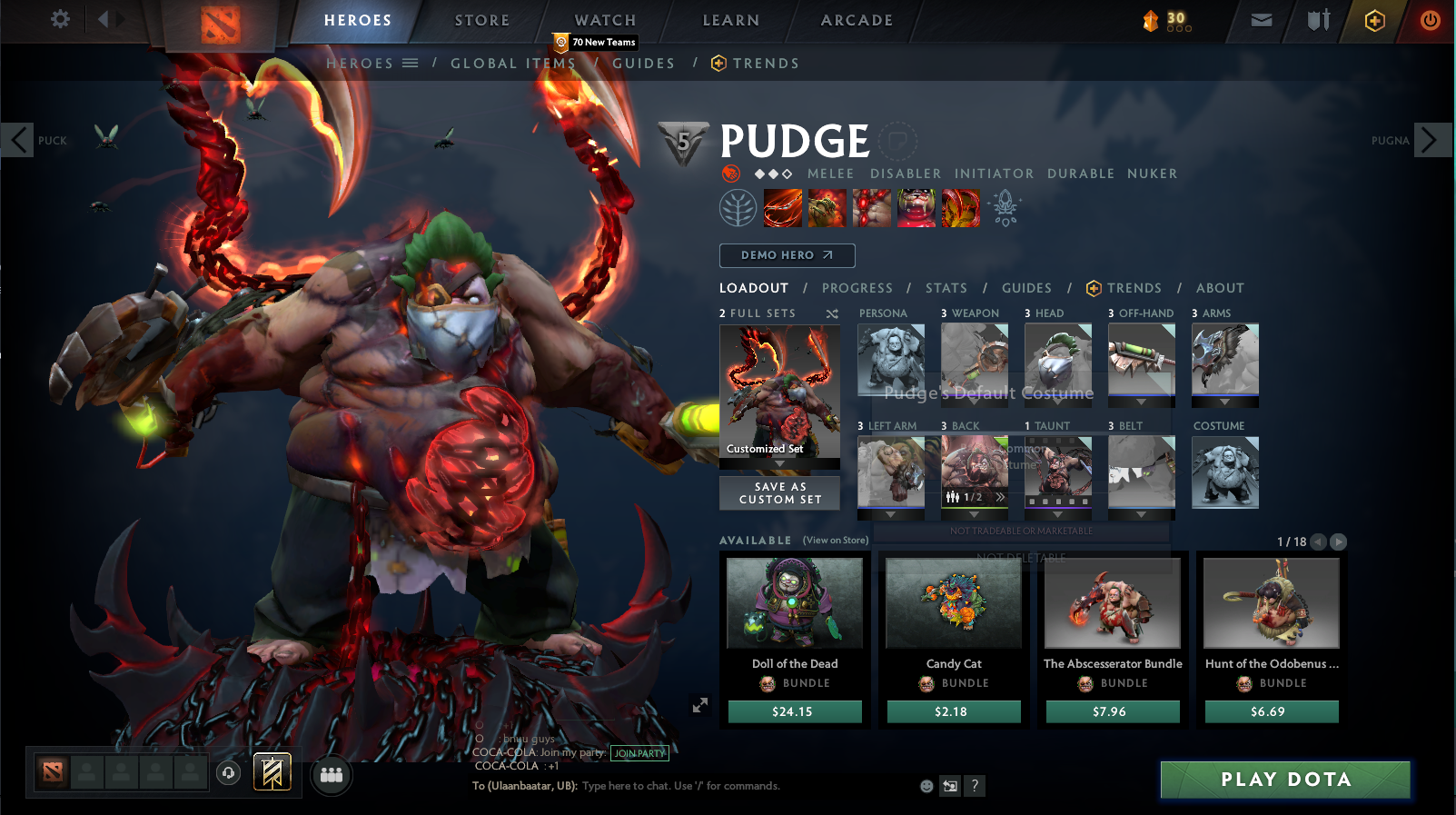1456x815 pixels.
Task: Switch to the Progress tab
Action: [857, 288]
